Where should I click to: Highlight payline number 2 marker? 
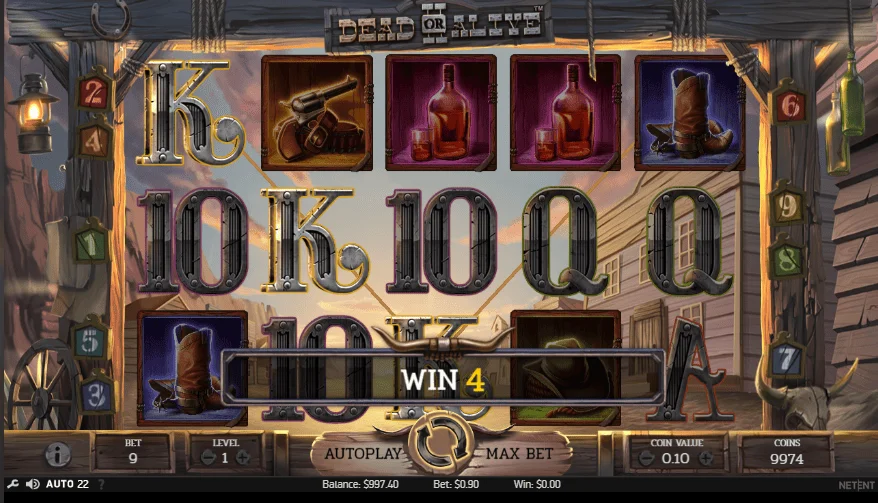point(94,92)
